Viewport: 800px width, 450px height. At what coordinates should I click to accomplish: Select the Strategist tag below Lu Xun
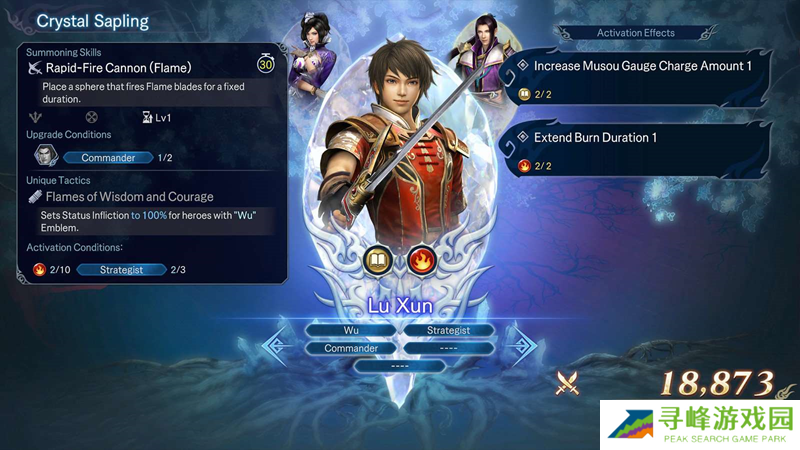click(x=448, y=330)
